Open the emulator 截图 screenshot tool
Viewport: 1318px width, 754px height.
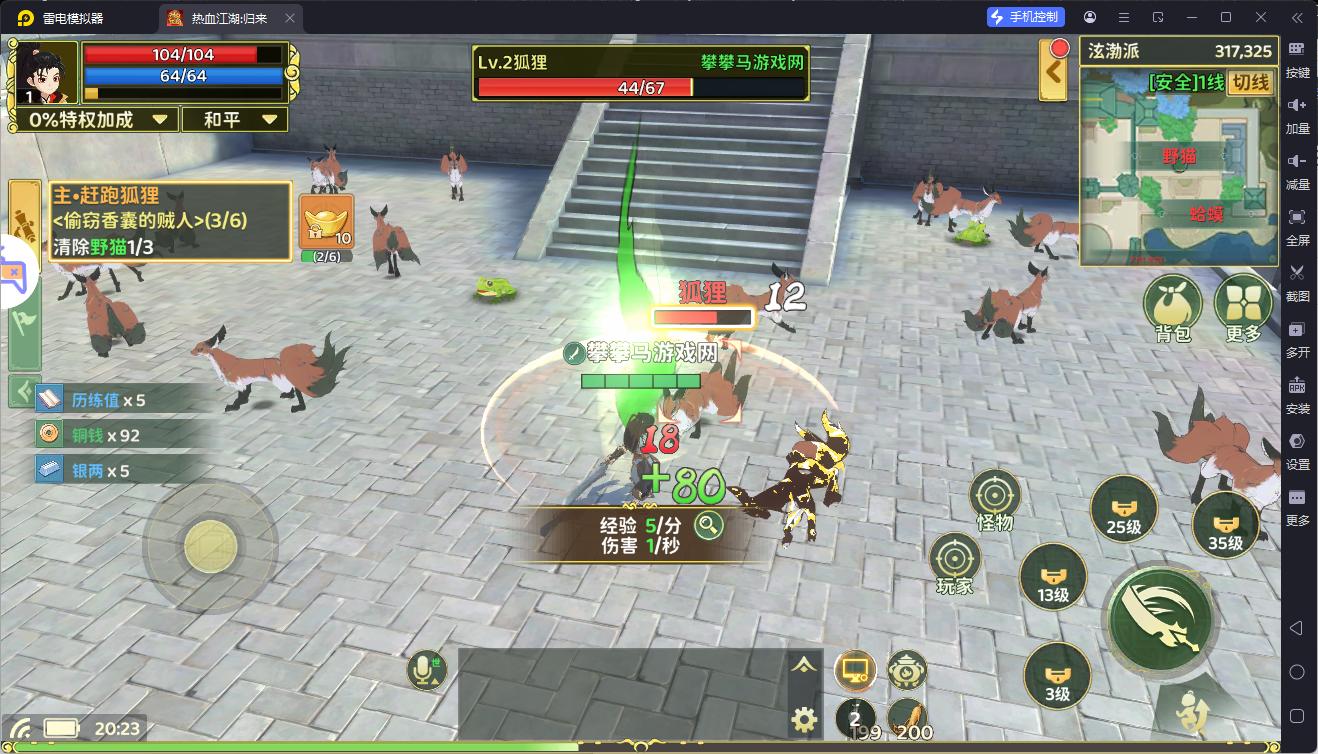1297,281
